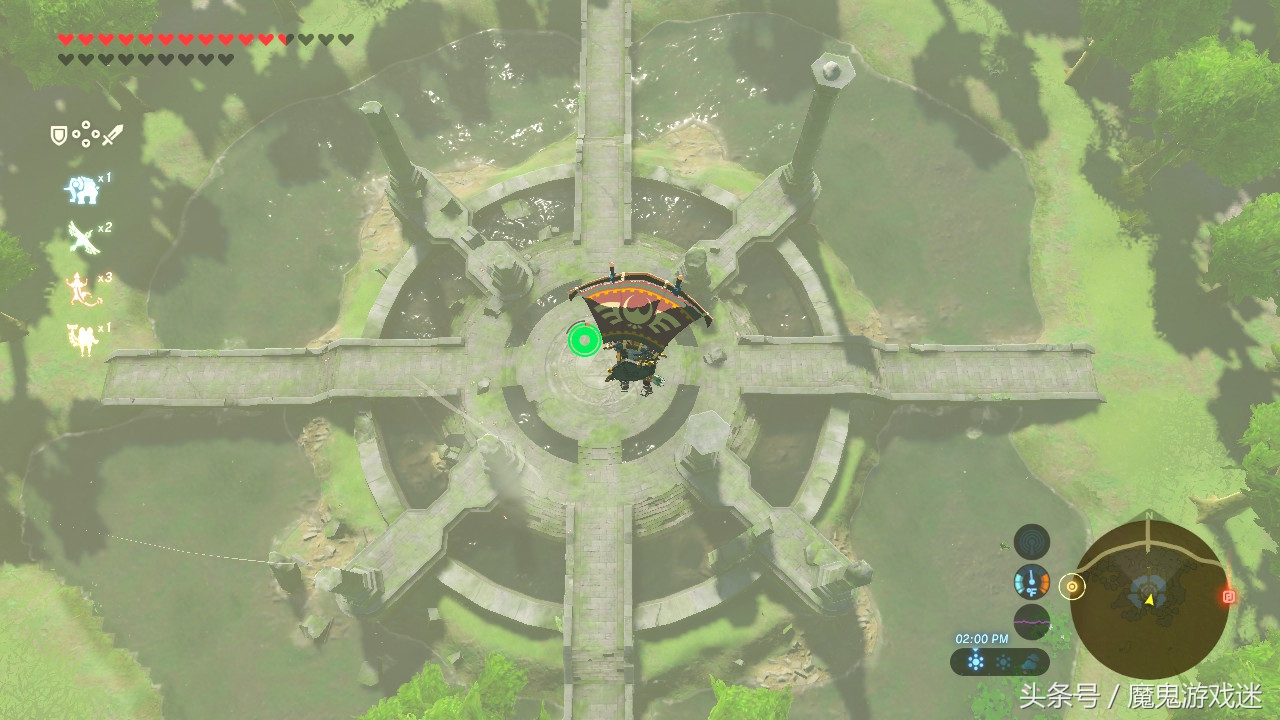The height and width of the screenshot is (720, 1280).
Task: Activate the camel Urbosa's Fury ability
Action: tap(80, 338)
